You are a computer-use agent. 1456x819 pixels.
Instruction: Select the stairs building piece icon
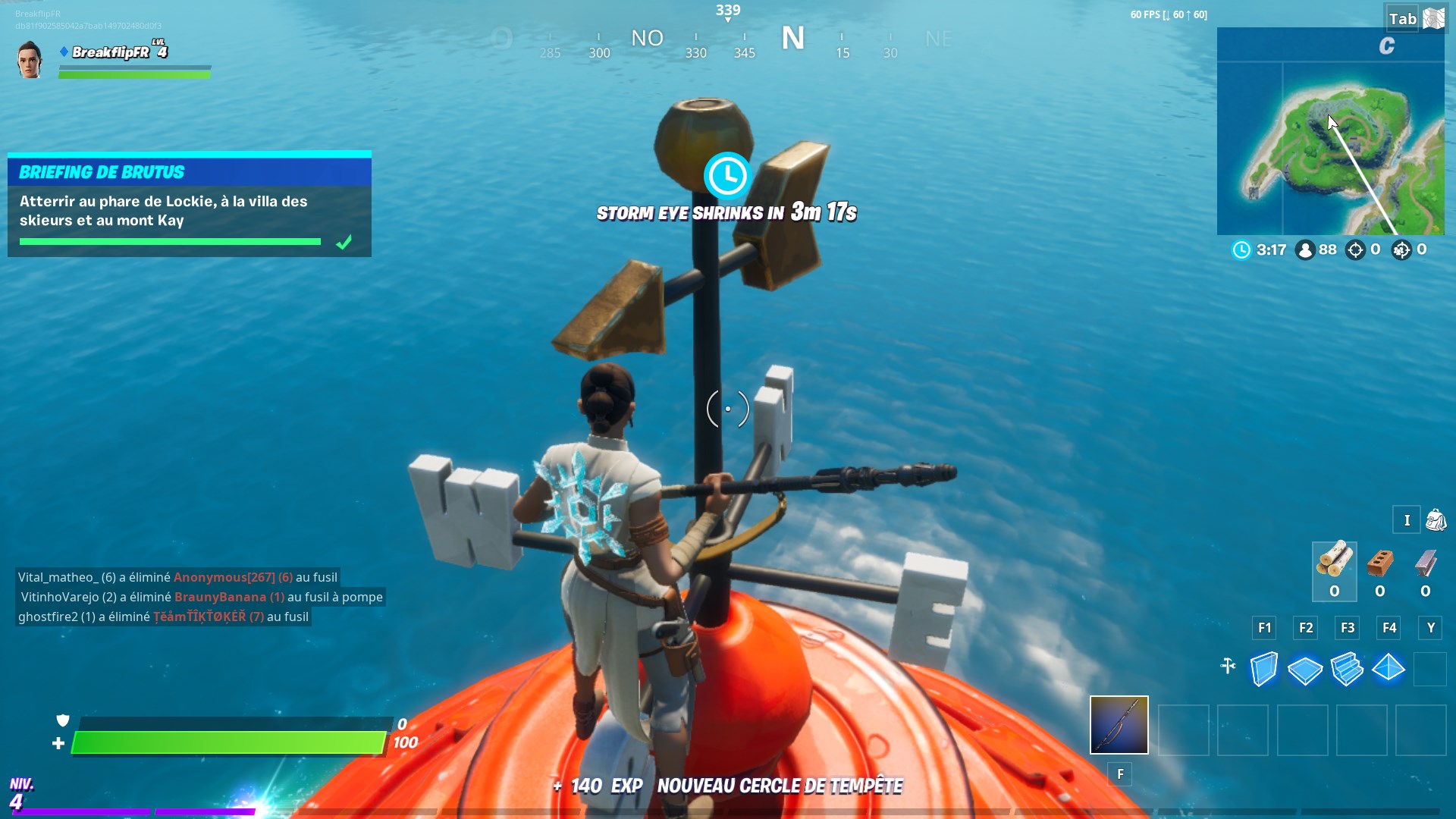(x=1348, y=669)
